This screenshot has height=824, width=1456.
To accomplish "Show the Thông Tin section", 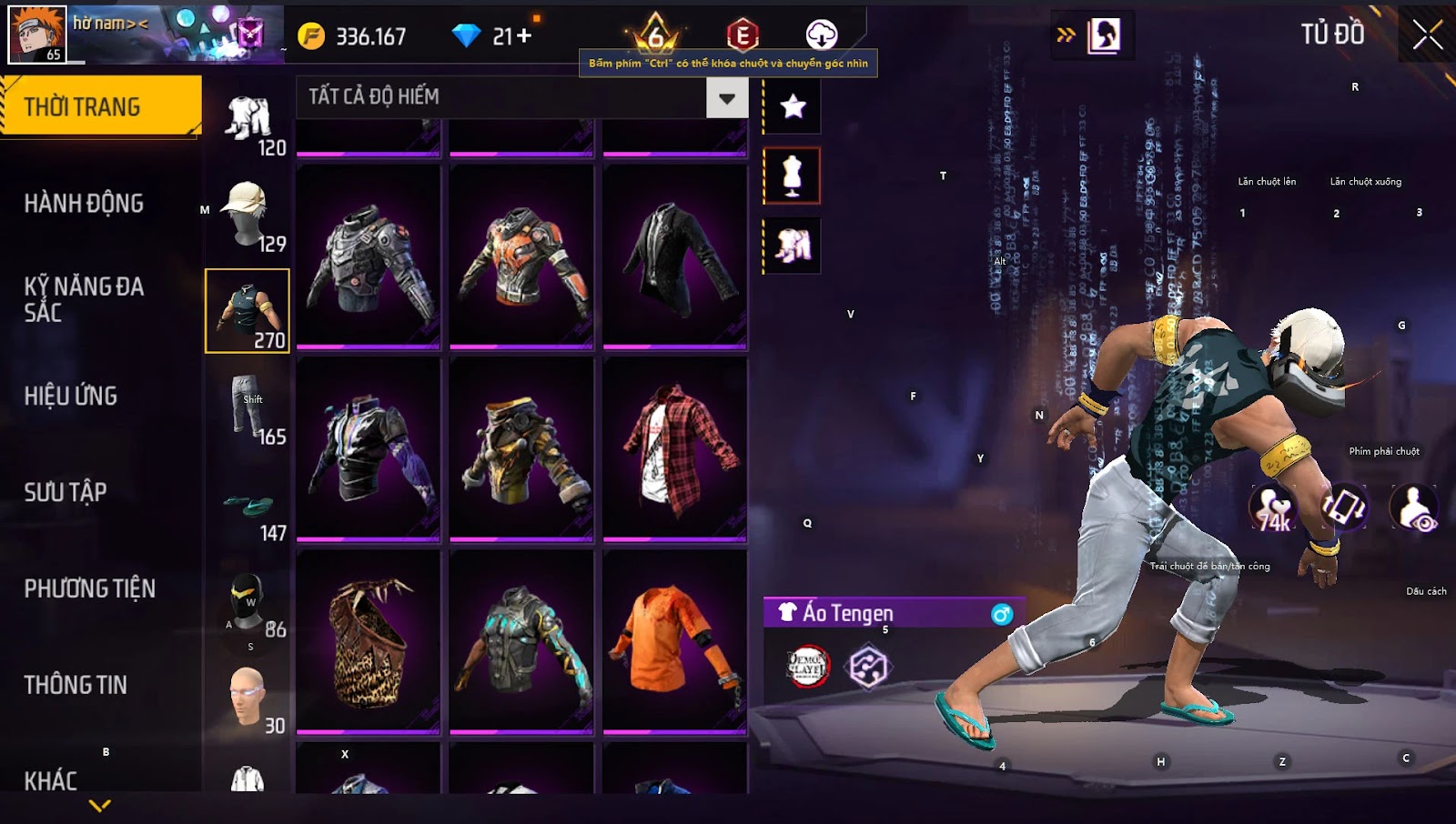I will 76,685.
